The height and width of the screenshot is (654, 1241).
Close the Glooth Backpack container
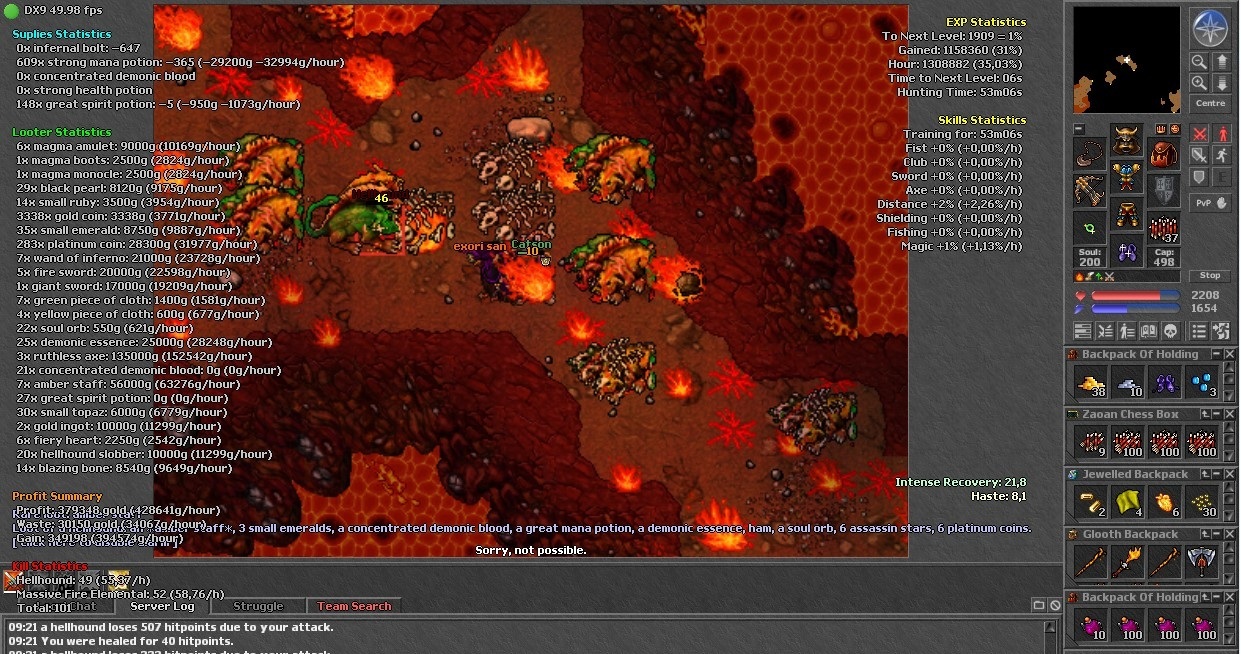[1230, 535]
